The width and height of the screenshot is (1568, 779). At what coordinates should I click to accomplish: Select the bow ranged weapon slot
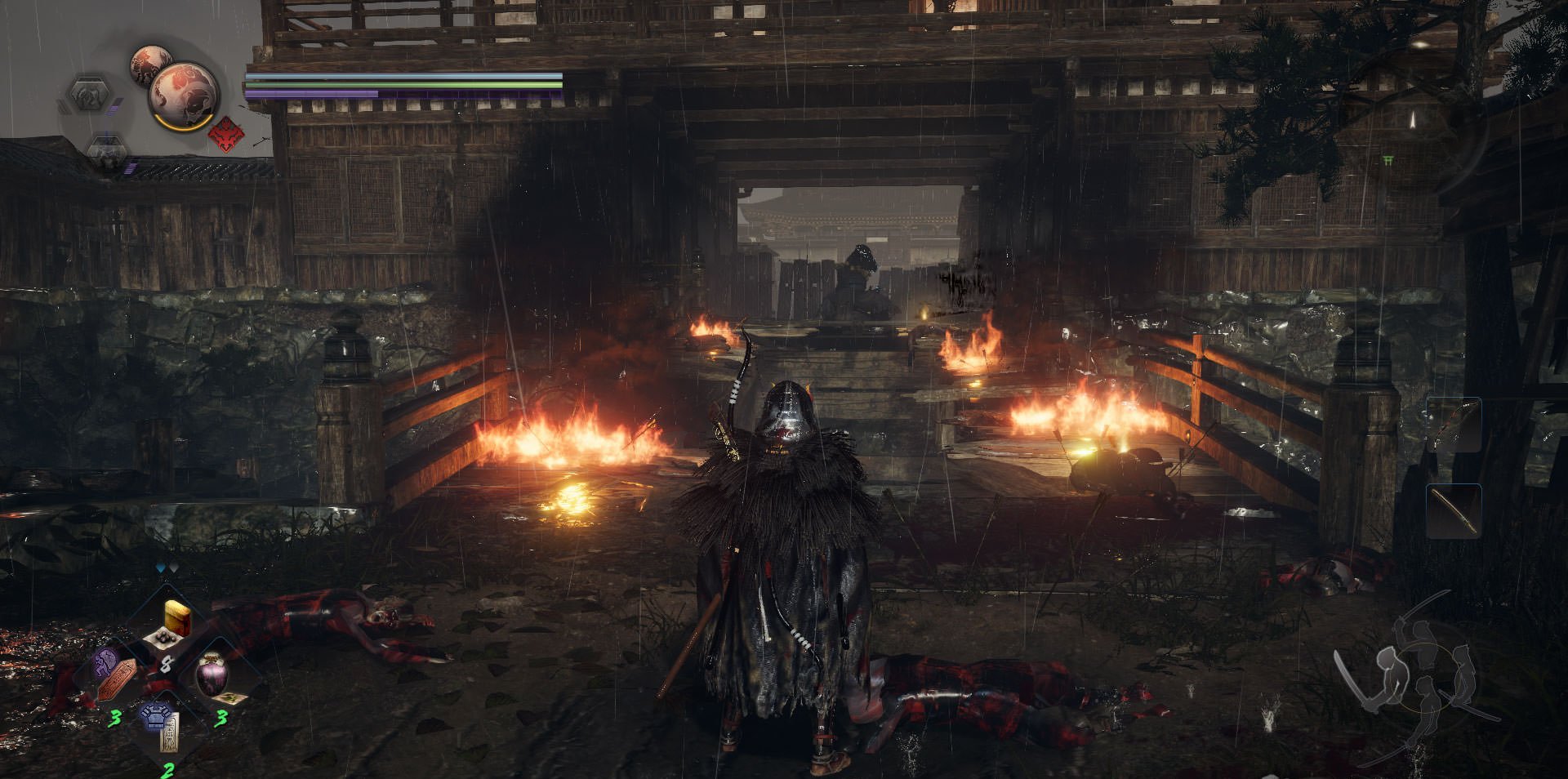tap(1453, 425)
